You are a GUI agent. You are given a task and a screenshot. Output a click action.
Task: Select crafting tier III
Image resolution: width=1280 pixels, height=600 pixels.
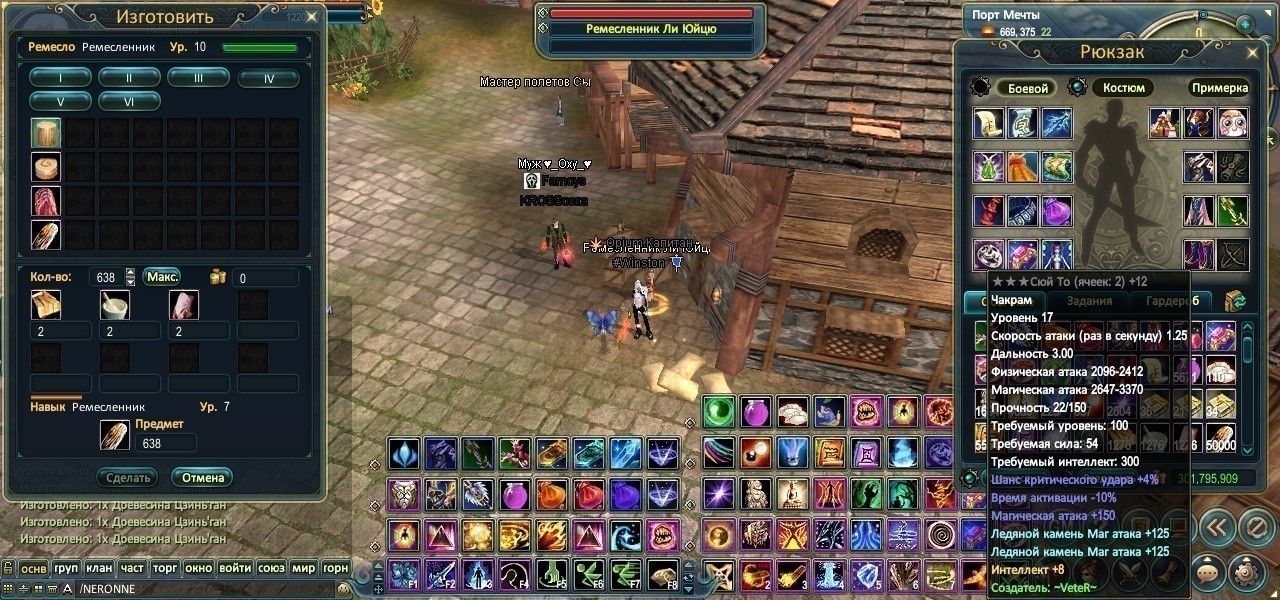point(198,78)
